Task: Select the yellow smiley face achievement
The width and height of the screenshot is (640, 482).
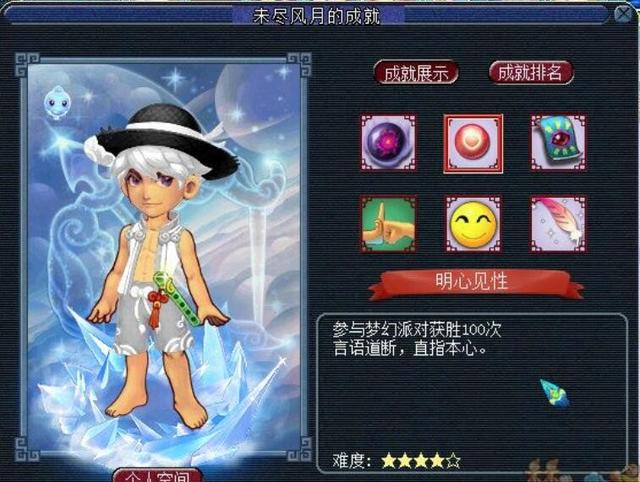Action: pos(473,224)
